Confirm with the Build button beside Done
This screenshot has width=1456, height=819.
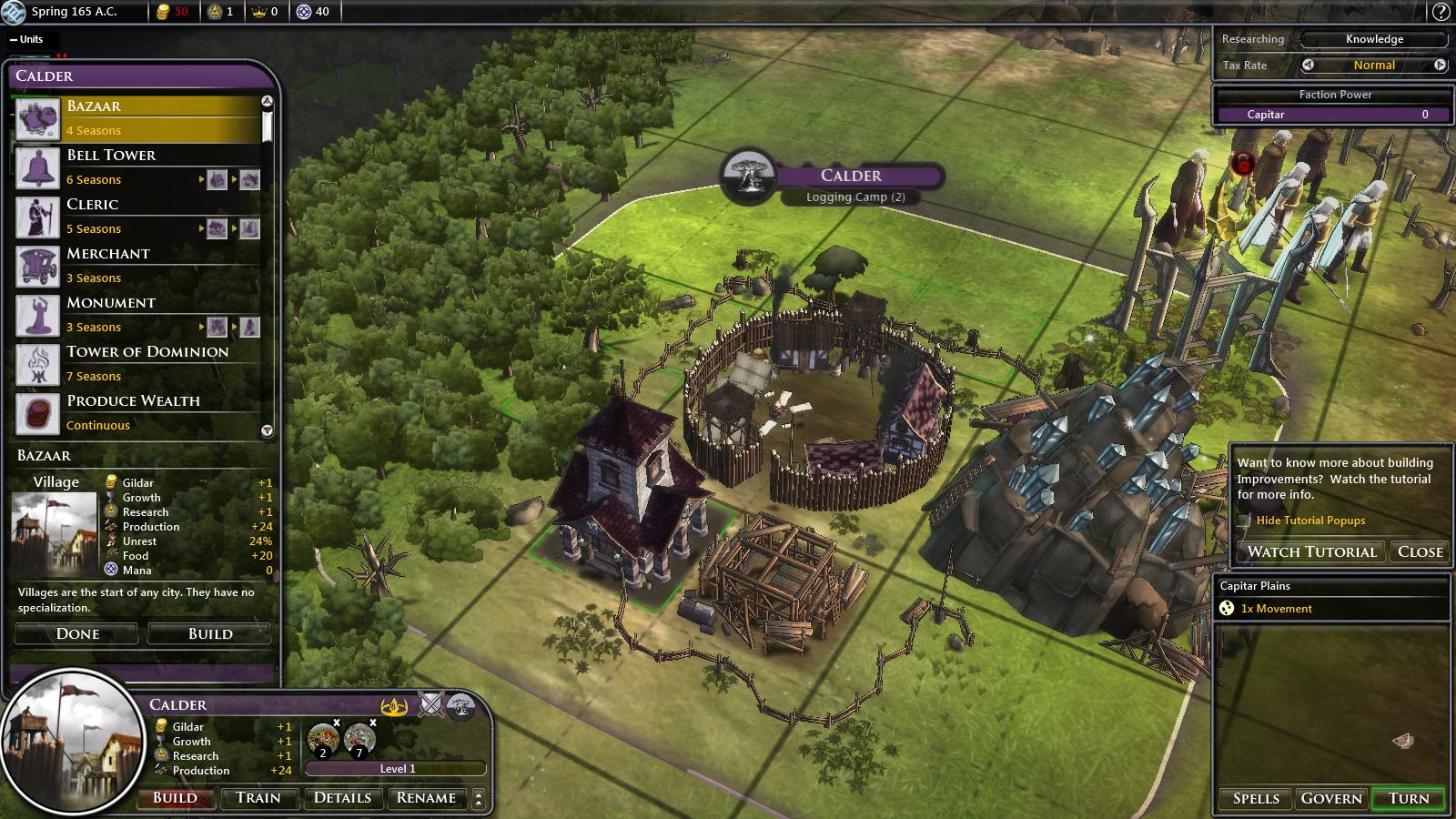point(209,633)
